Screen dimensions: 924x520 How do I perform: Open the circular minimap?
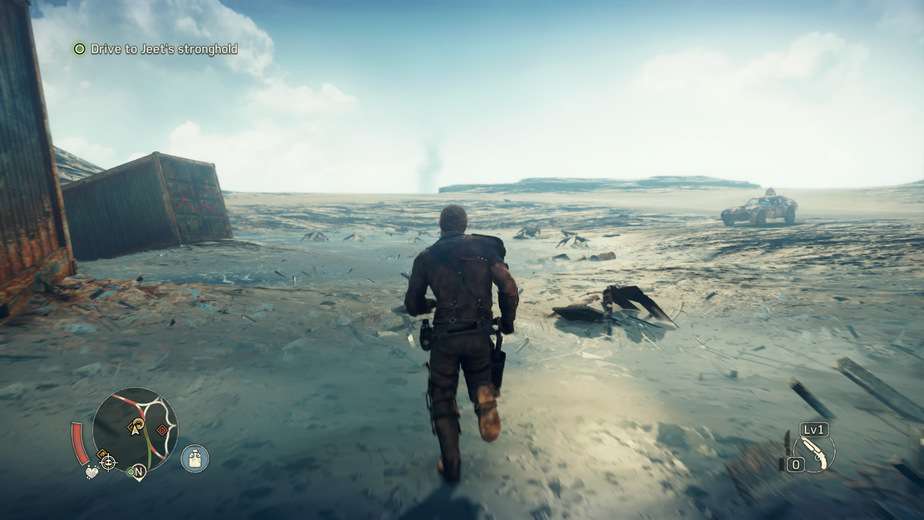point(135,428)
